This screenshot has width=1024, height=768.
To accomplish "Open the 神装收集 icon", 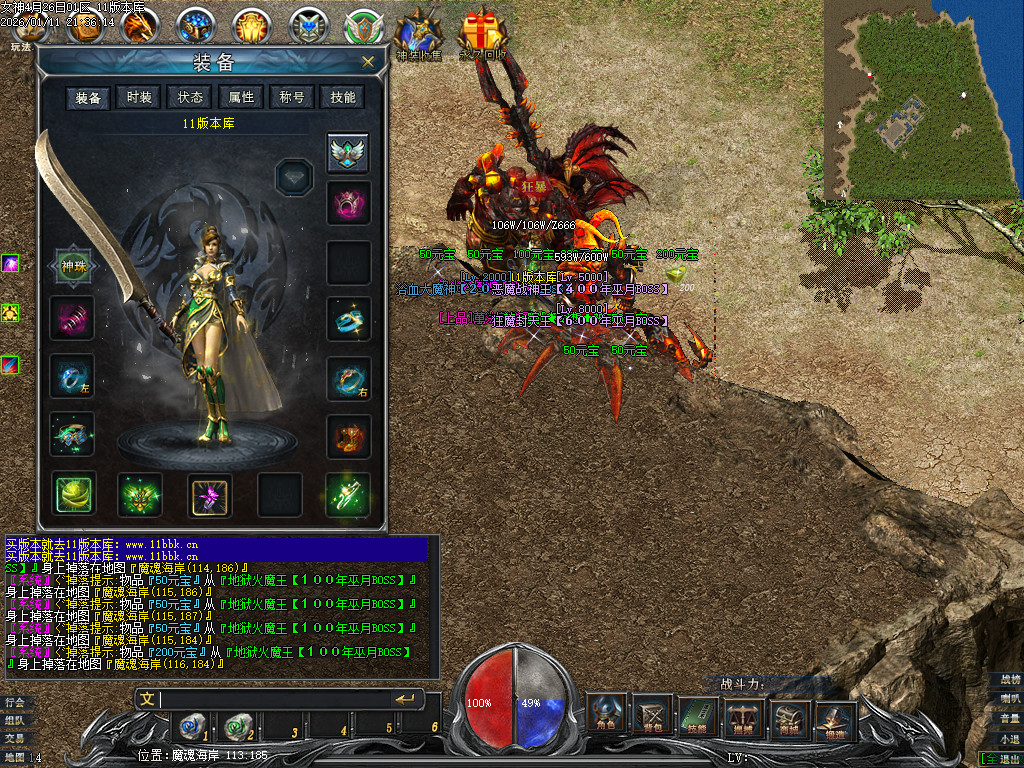I will click(x=418, y=35).
